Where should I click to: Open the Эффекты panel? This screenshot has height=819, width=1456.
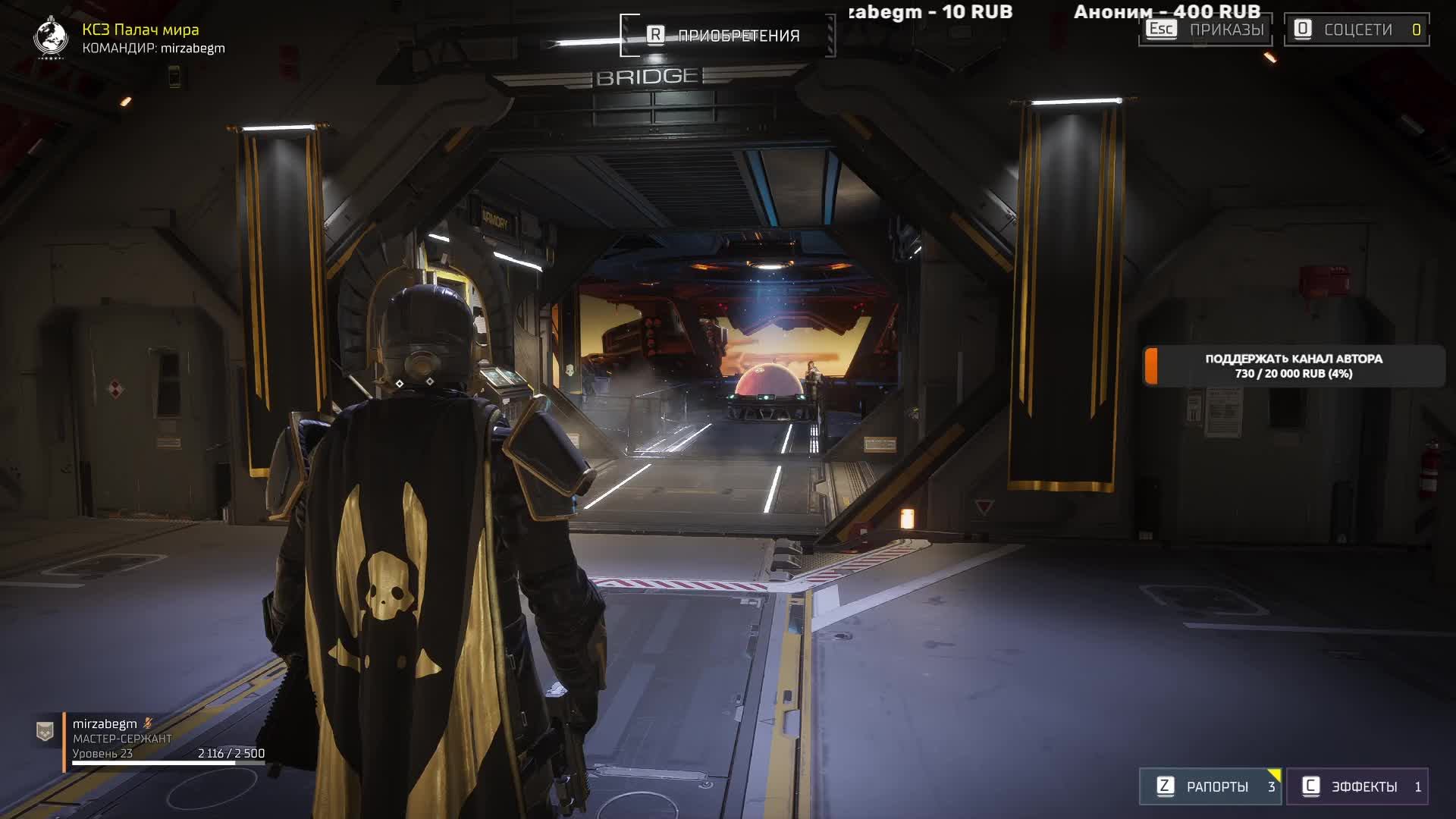pos(1357,786)
